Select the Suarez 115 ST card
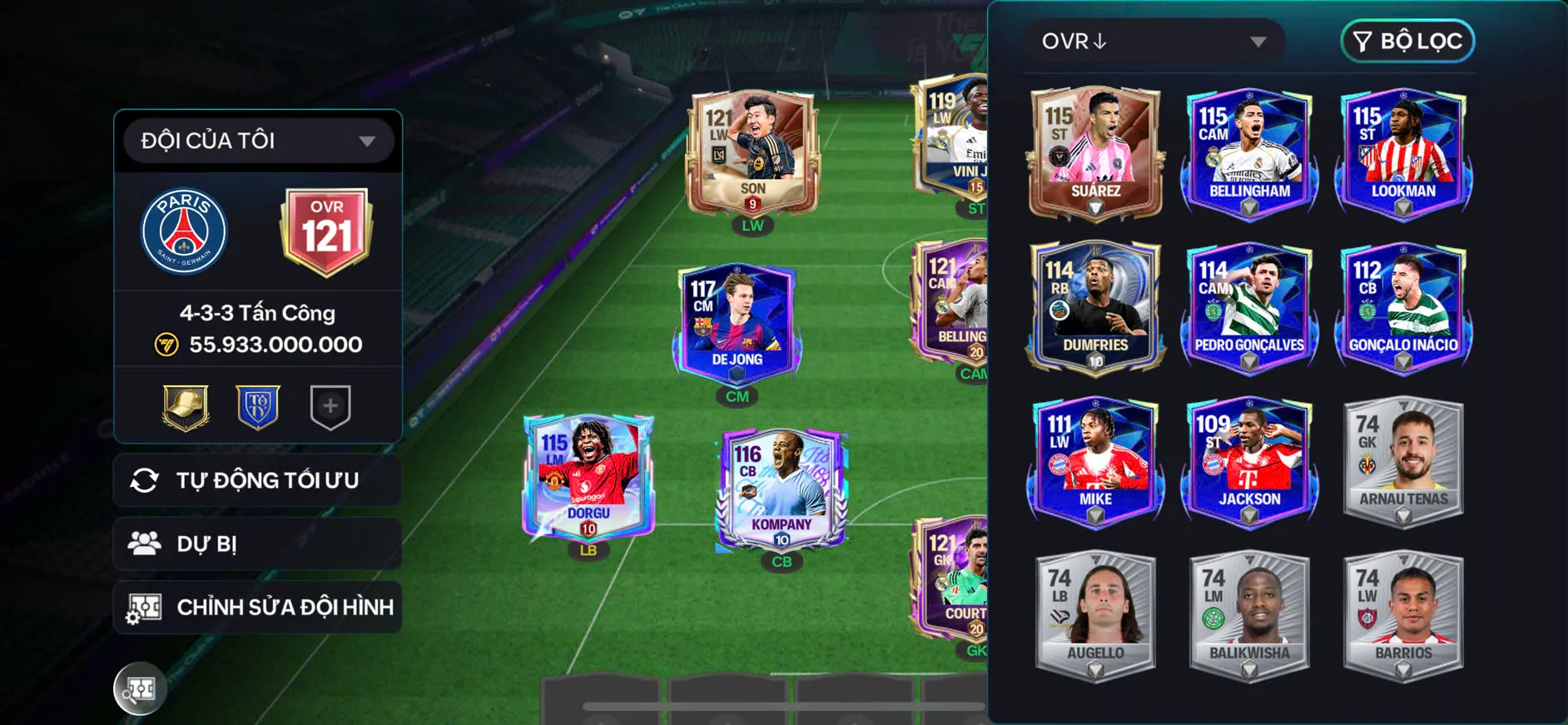The image size is (1568, 725). (1094, 154)
